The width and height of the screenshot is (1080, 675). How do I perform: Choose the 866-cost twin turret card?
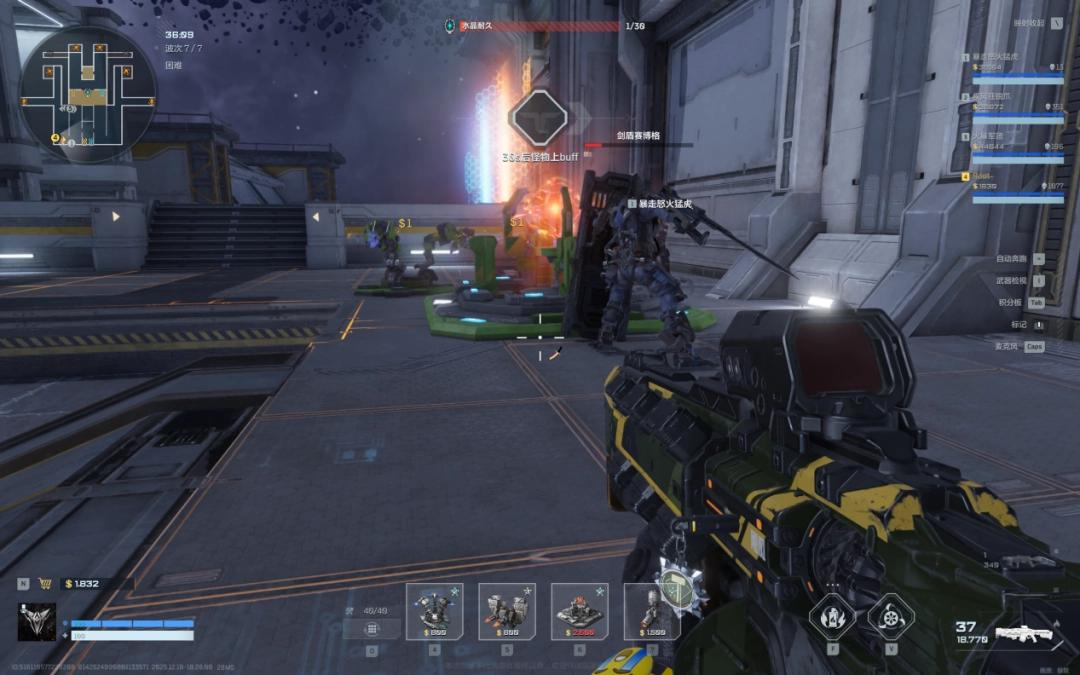507,610
